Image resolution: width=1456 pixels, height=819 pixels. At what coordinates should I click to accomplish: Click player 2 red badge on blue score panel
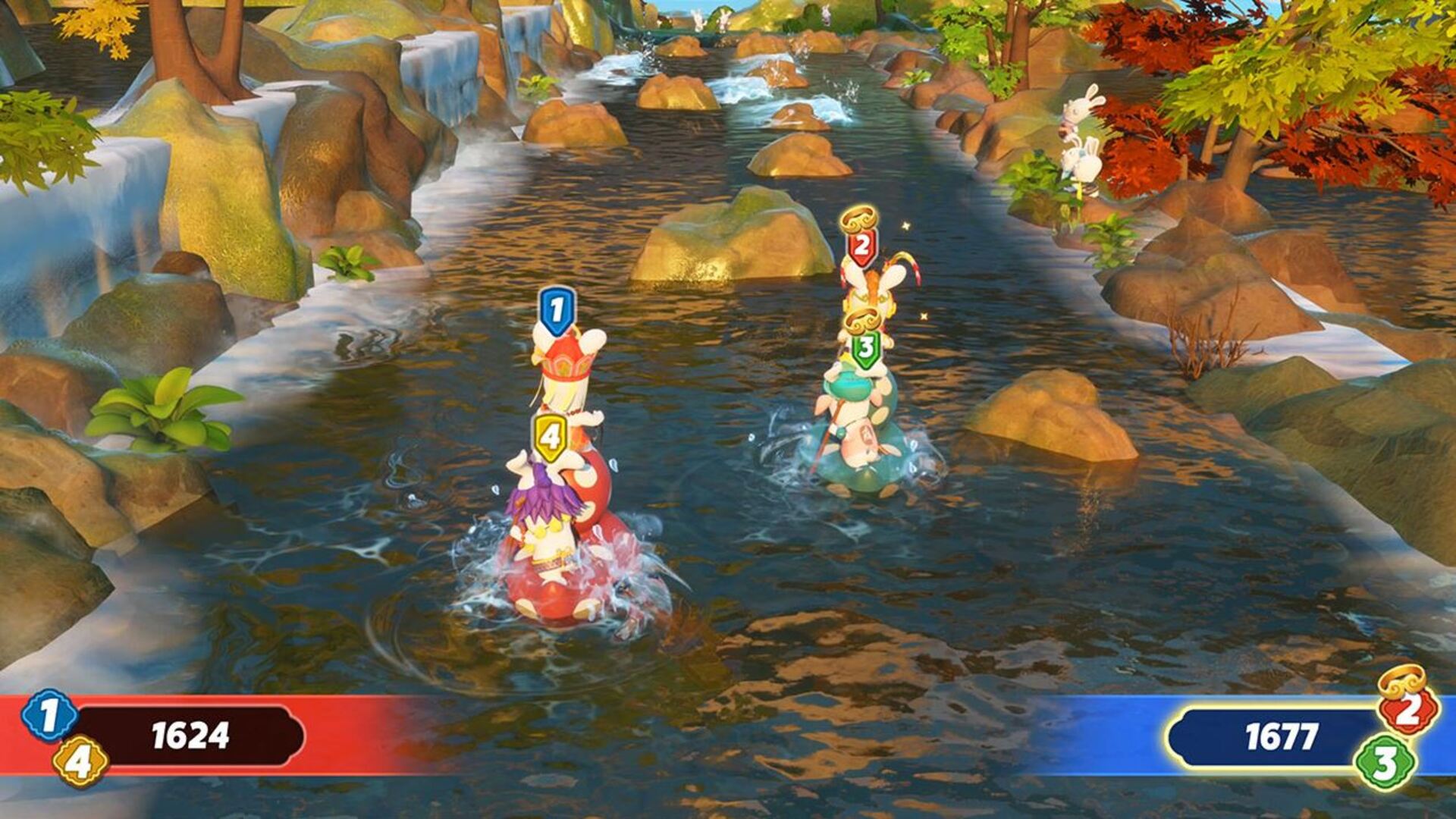(1408, 710)
